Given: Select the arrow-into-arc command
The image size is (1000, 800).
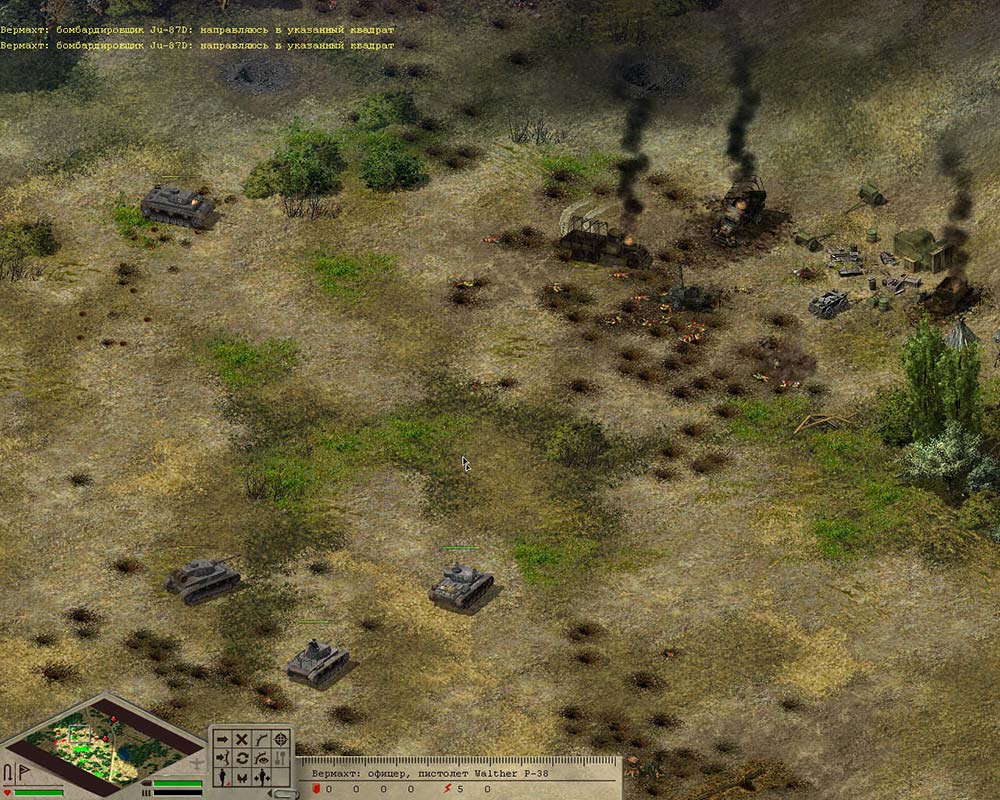Looking at the screenshot, I should [222, 758].
